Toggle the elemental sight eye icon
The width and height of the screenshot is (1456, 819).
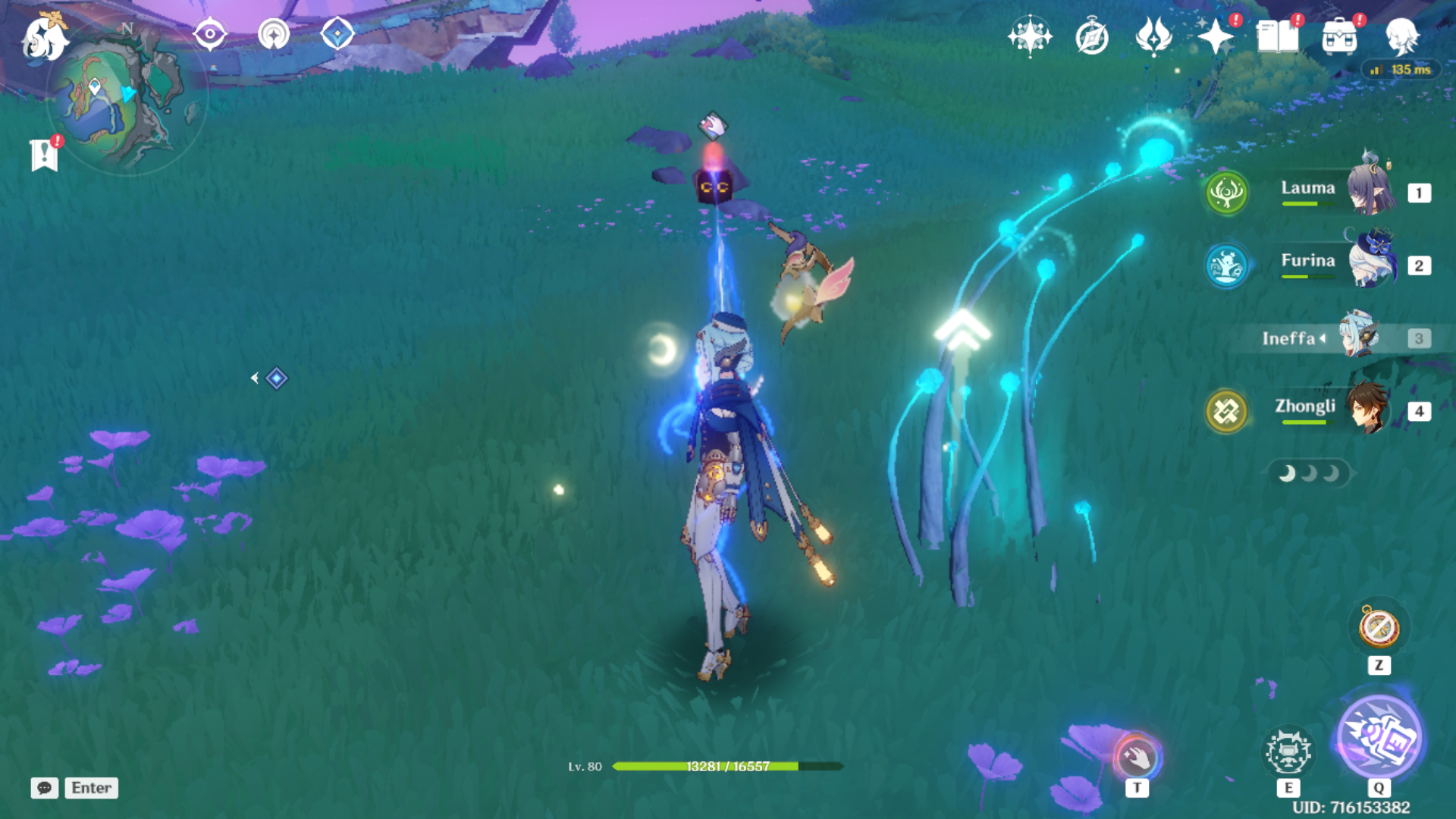point(209,34)
